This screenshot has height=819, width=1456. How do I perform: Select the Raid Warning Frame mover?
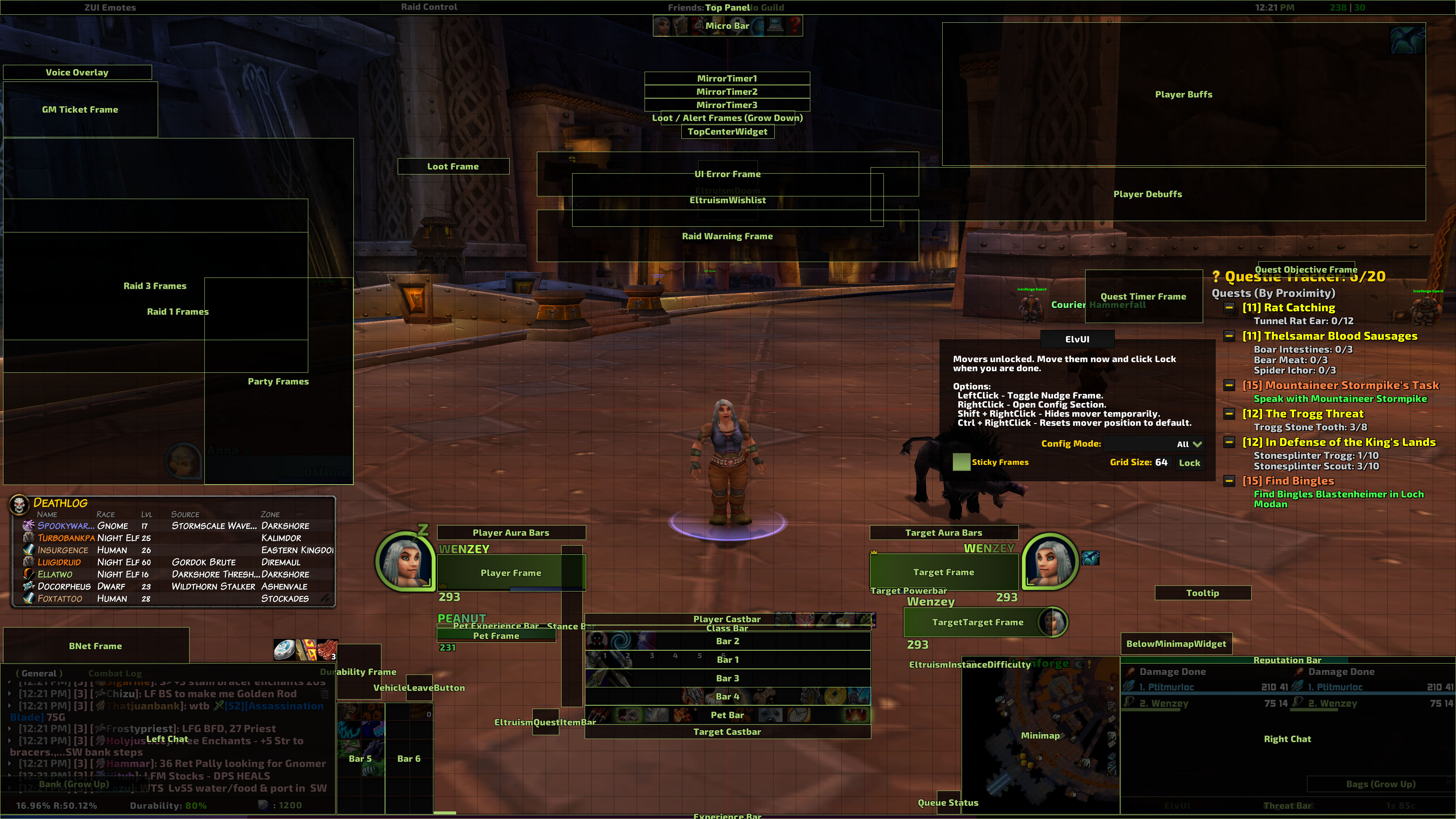[727, 236]
